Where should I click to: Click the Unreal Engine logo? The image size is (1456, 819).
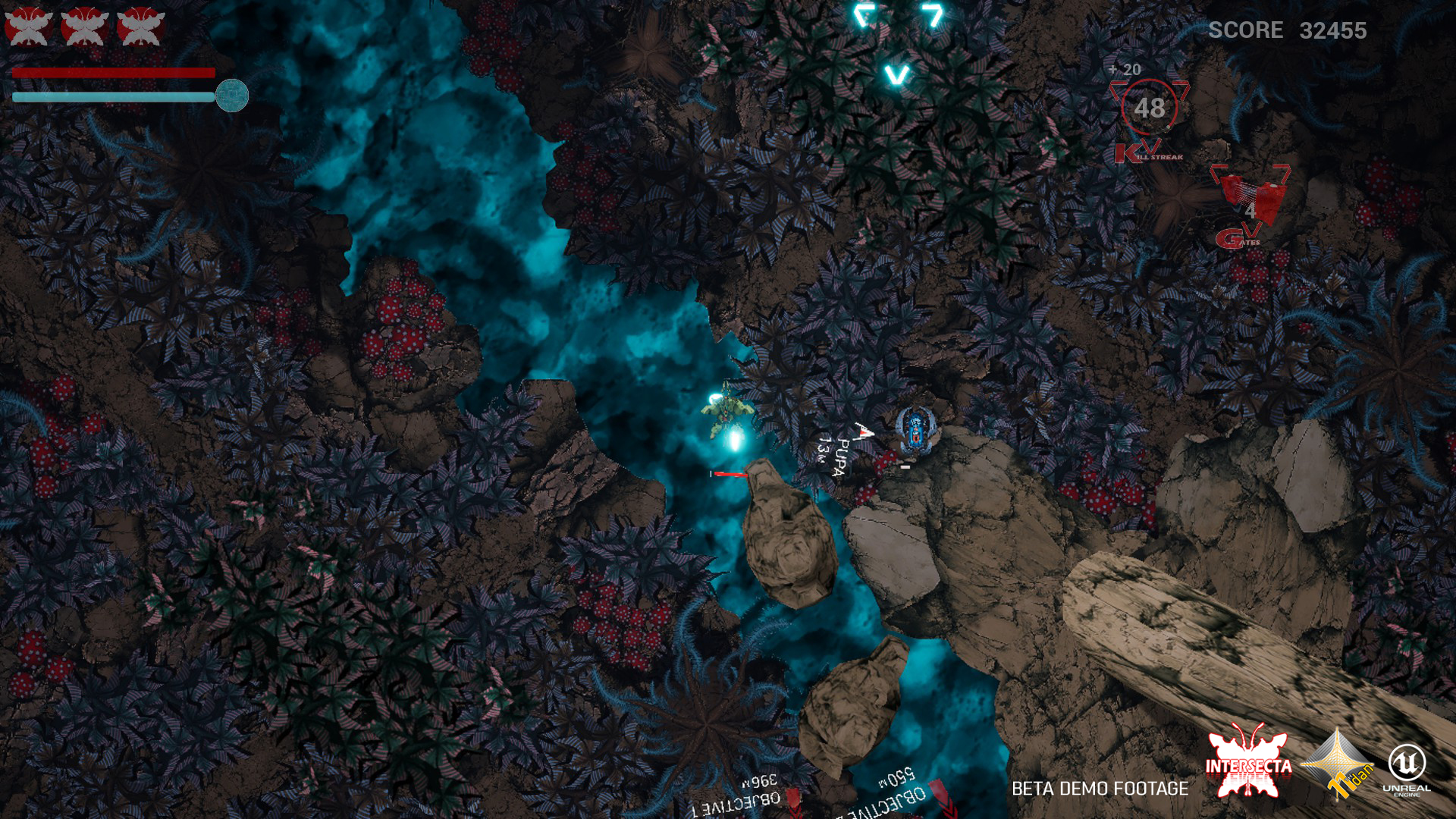coord(1407,767)
